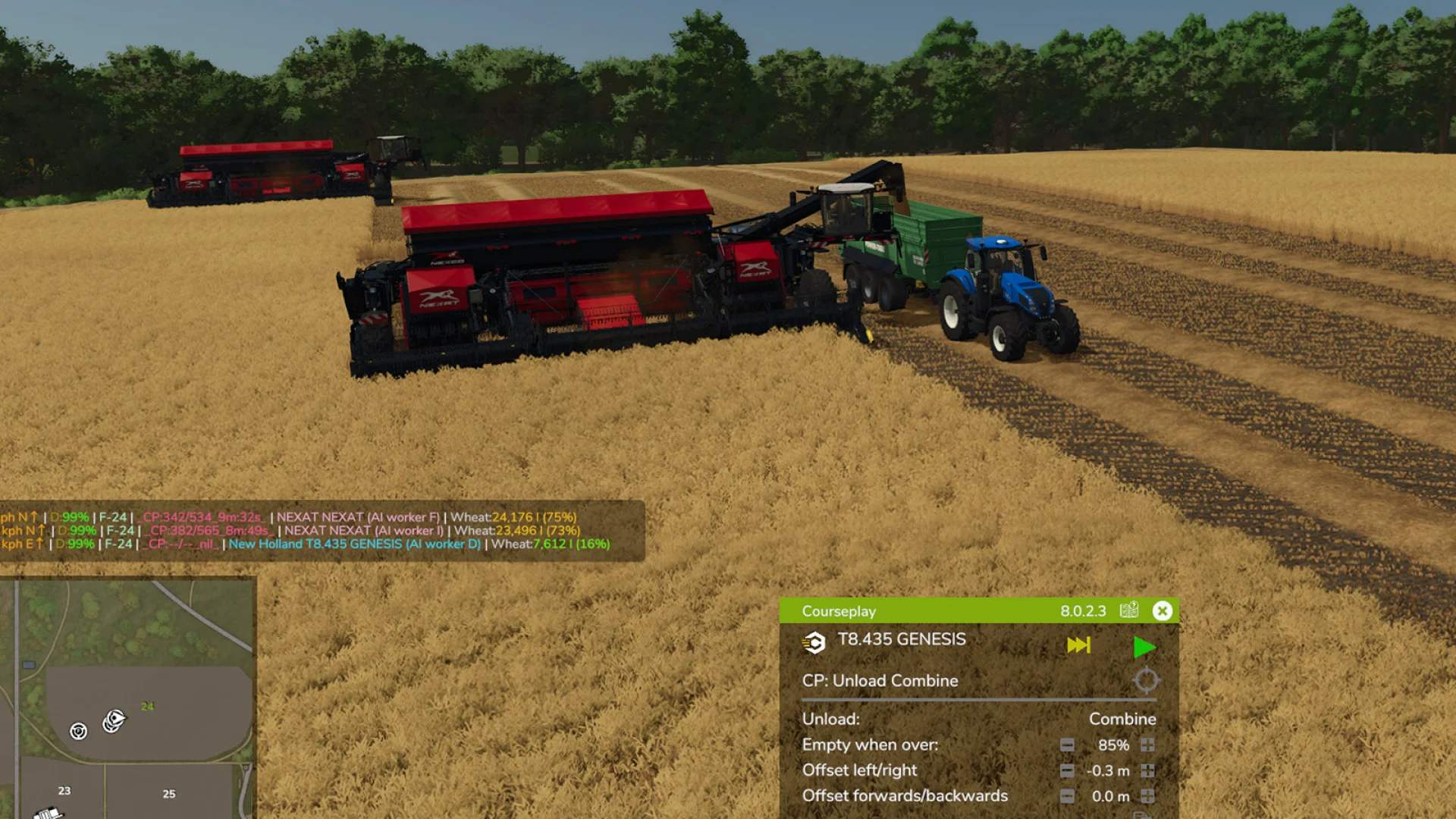The image size is (1456, 819).
Task: Open the Courseplay course manager book icon
Action: (x=1128, y=610)
